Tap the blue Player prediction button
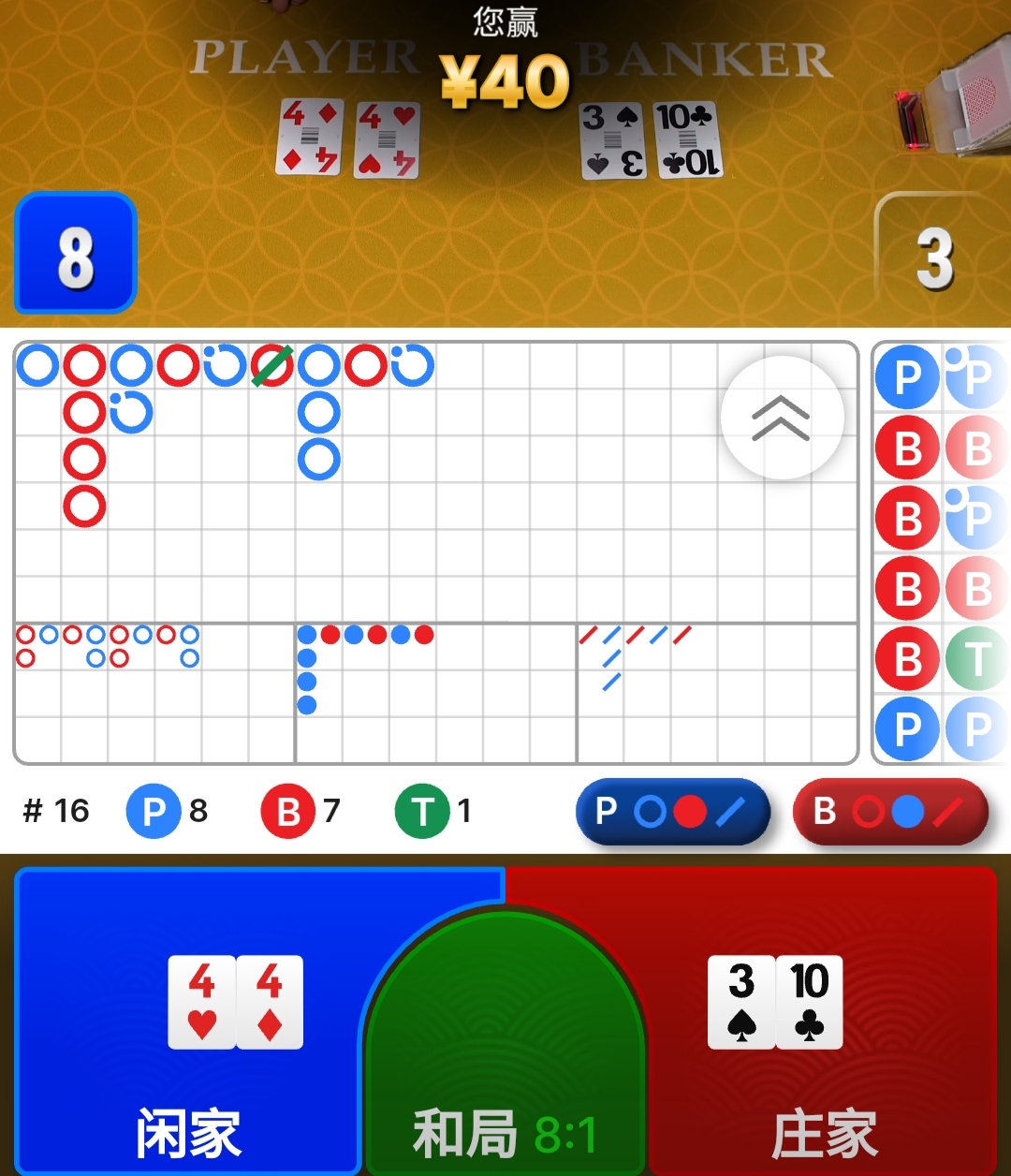 click(672, 812)
